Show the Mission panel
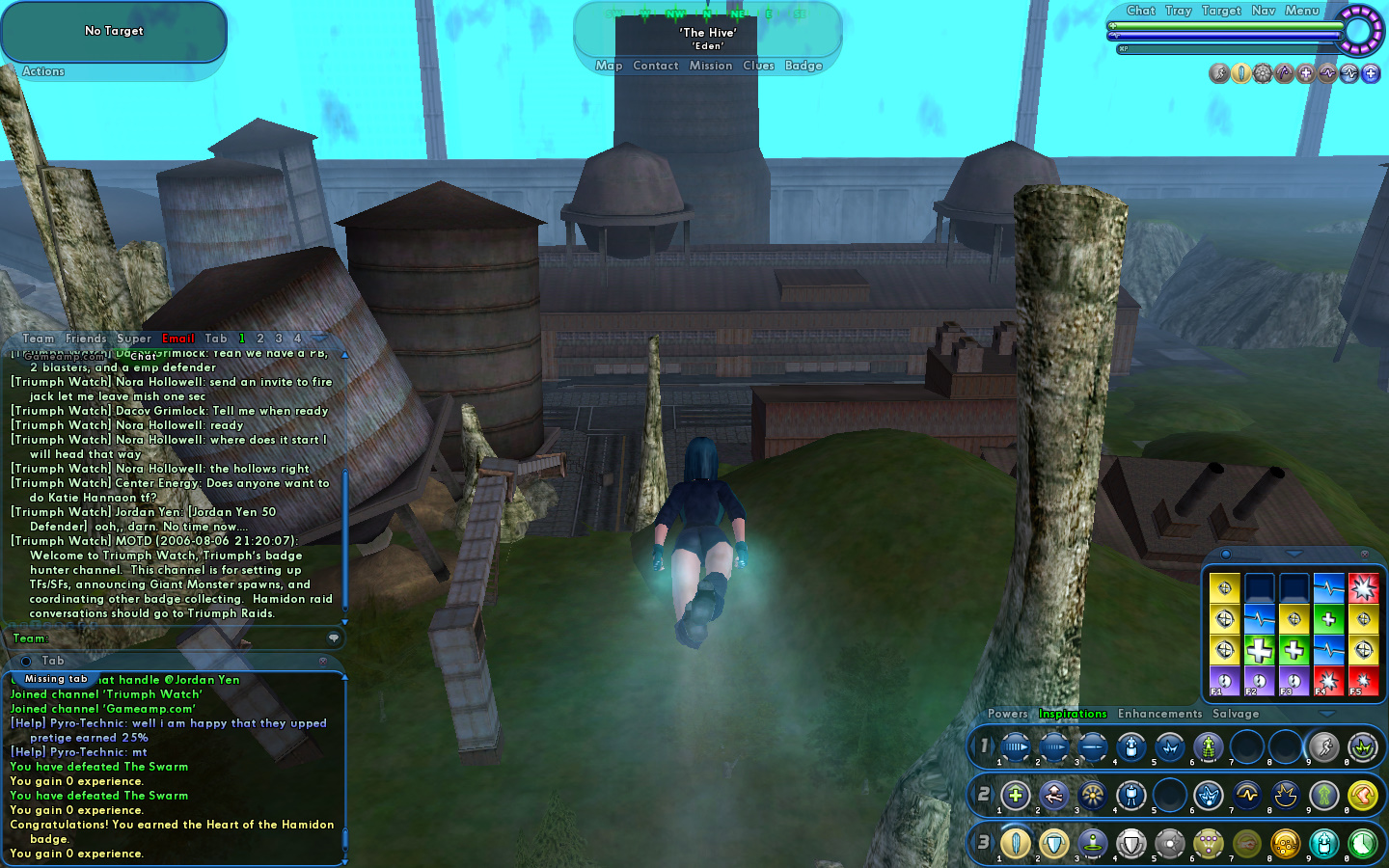This screenshot has width=1389, height=868. 711,66
